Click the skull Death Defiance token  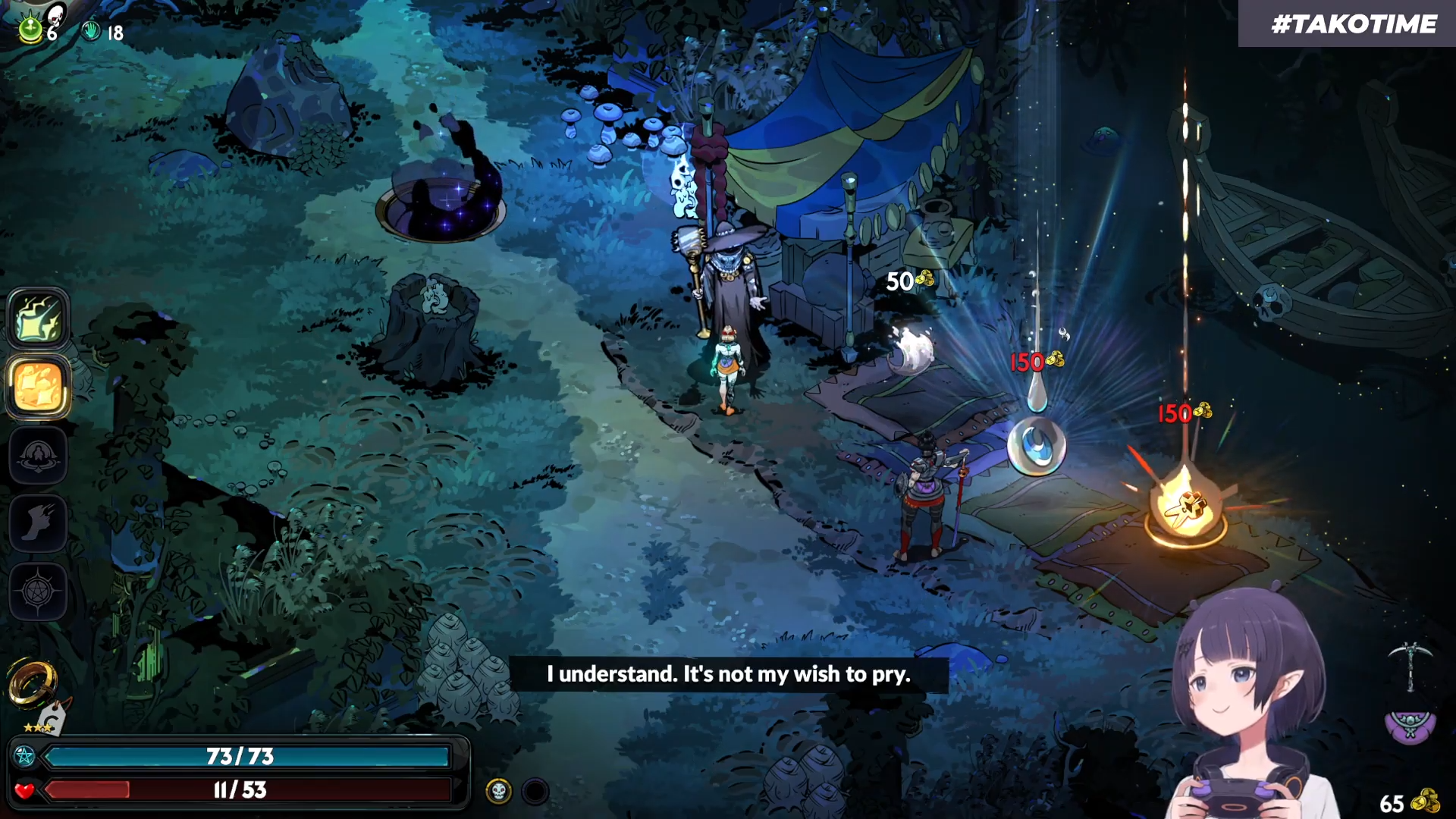point(498,792)
